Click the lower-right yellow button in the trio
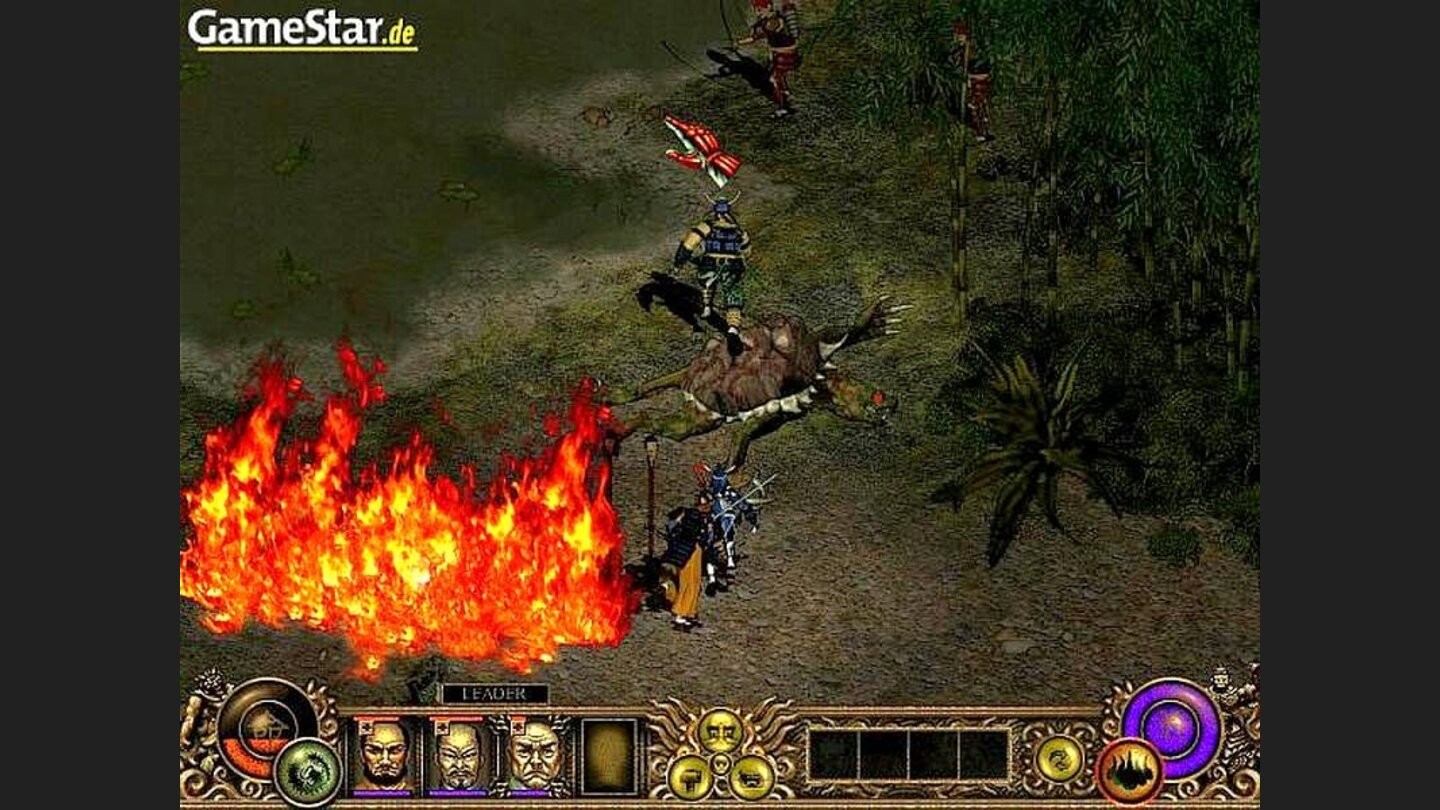The width and height of the screenshot is (1440, 810). [751, 776]
